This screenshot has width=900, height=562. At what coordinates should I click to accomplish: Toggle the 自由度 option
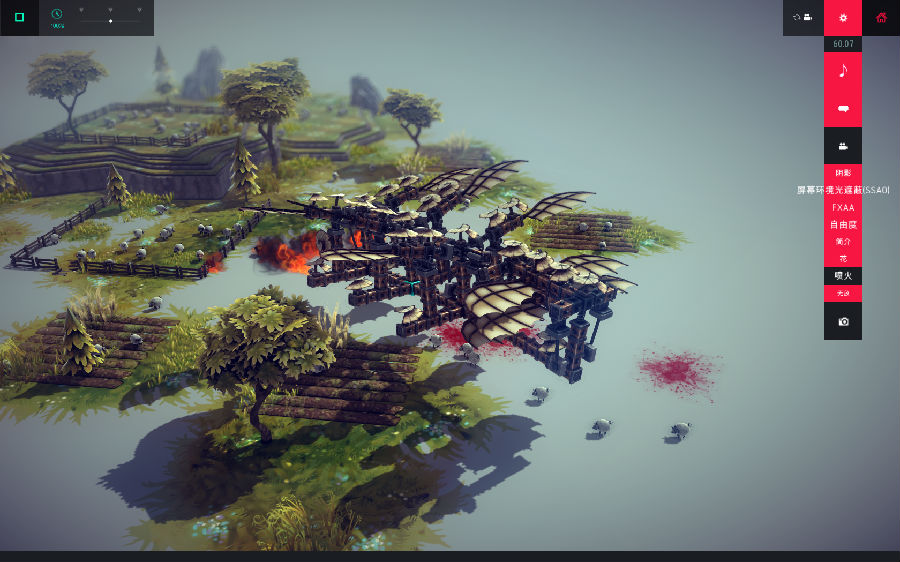(x=843, y=225)
